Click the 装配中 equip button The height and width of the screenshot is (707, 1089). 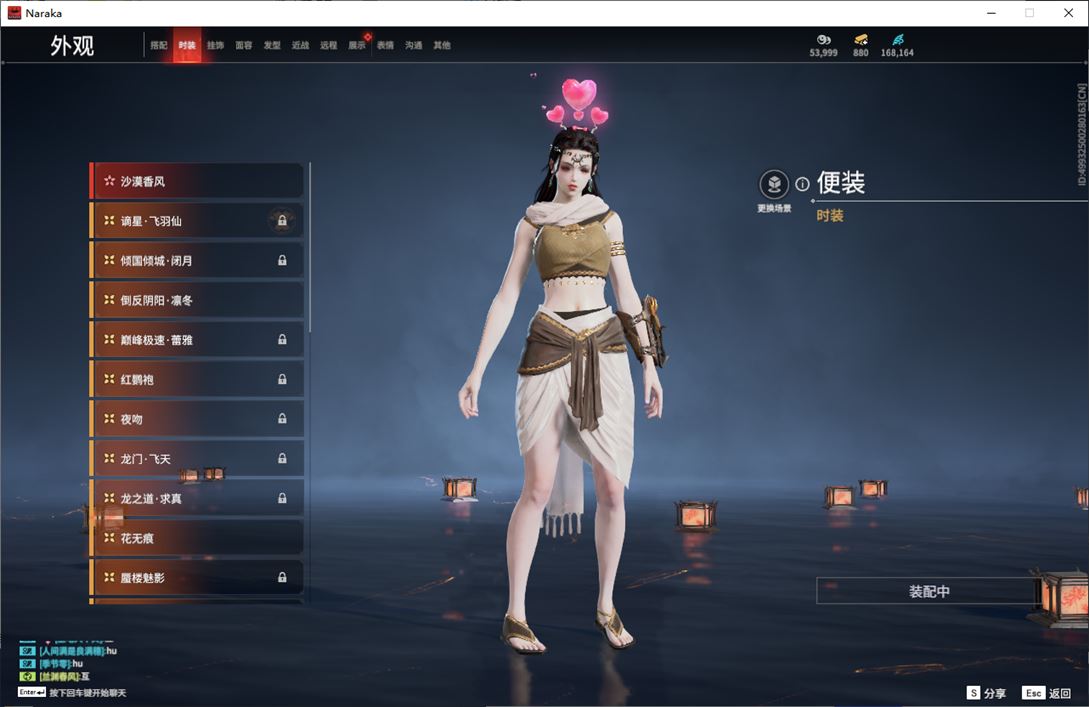point(929,591)
